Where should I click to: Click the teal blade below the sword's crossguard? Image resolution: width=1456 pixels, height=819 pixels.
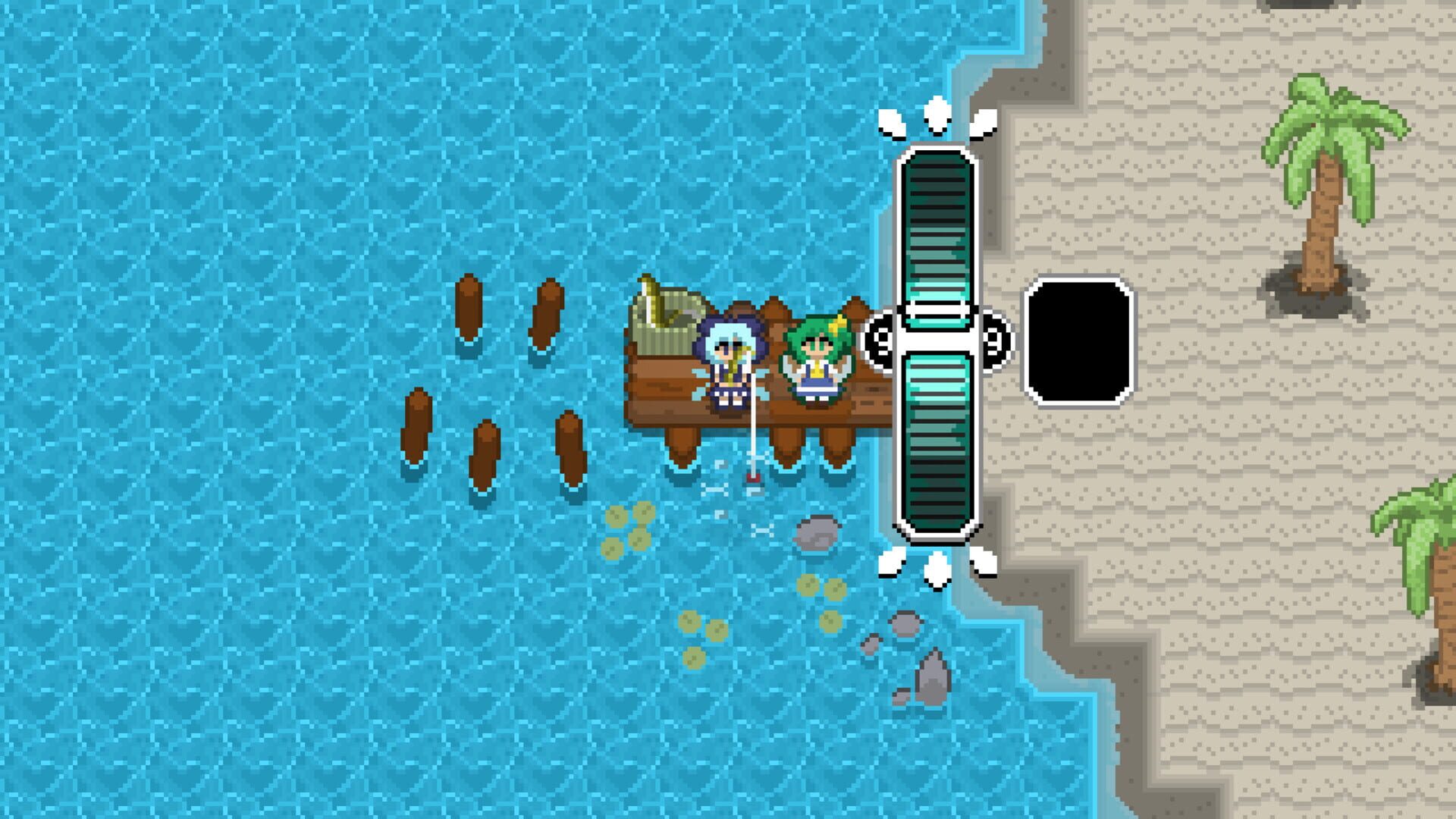(938, 455)
